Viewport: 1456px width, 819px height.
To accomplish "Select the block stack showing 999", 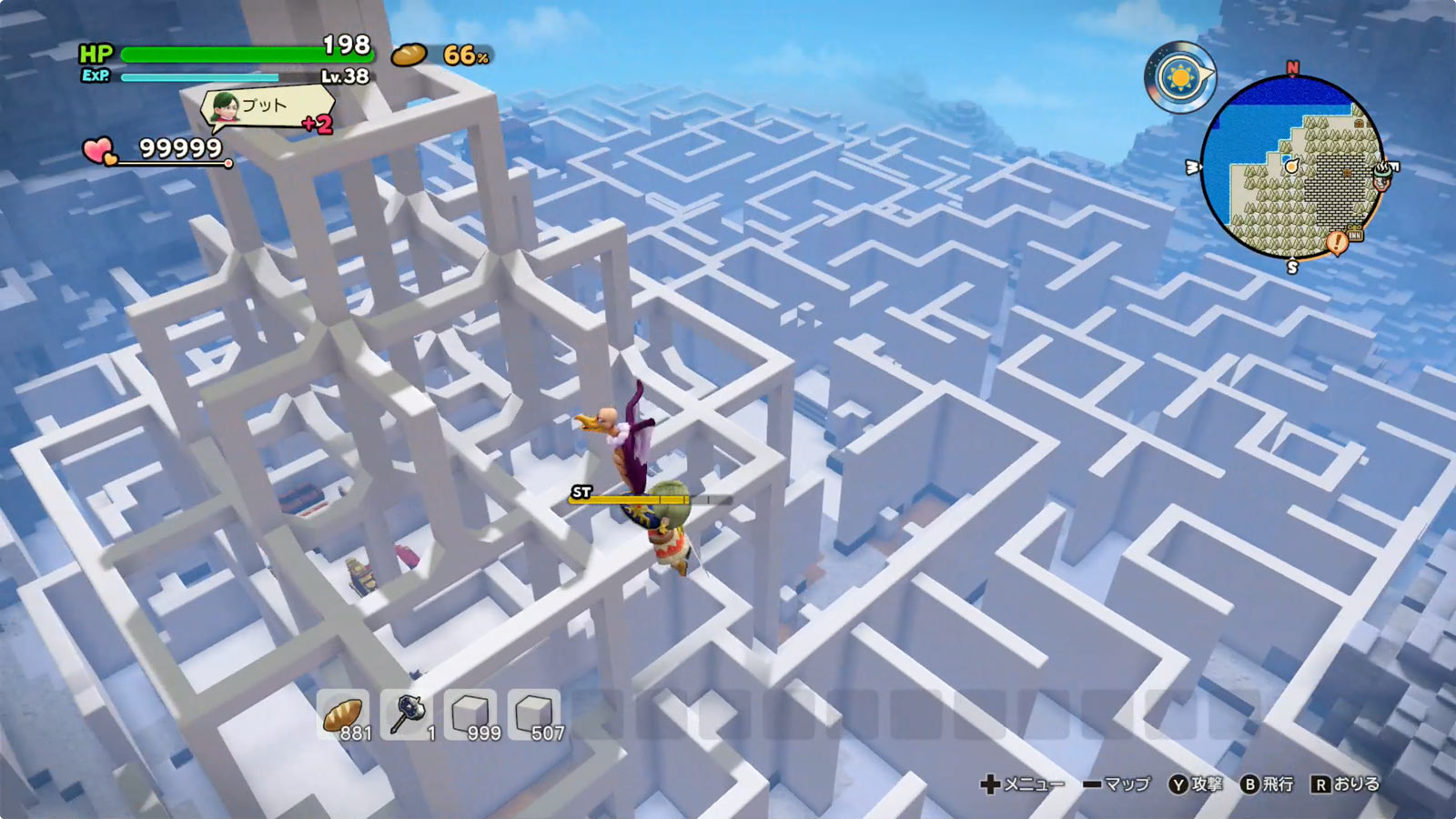I will click(x=470, y=715).
